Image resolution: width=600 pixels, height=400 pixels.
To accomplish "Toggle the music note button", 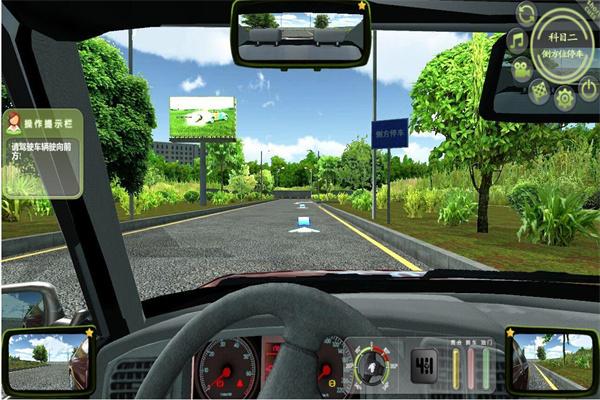I will click(x=517, y=41).
